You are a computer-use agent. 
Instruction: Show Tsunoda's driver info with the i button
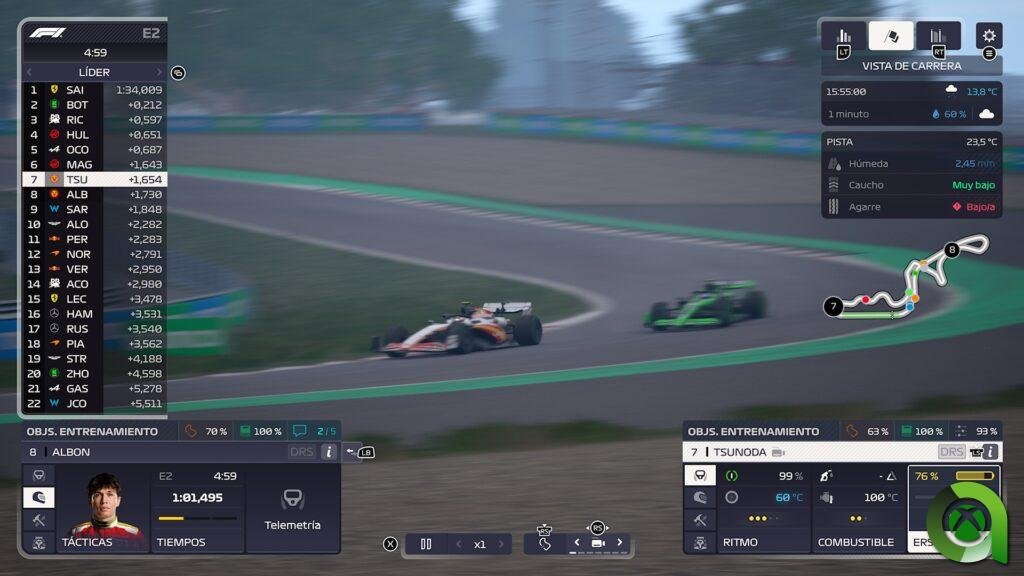pyautogui.click(x=990, y=452)
